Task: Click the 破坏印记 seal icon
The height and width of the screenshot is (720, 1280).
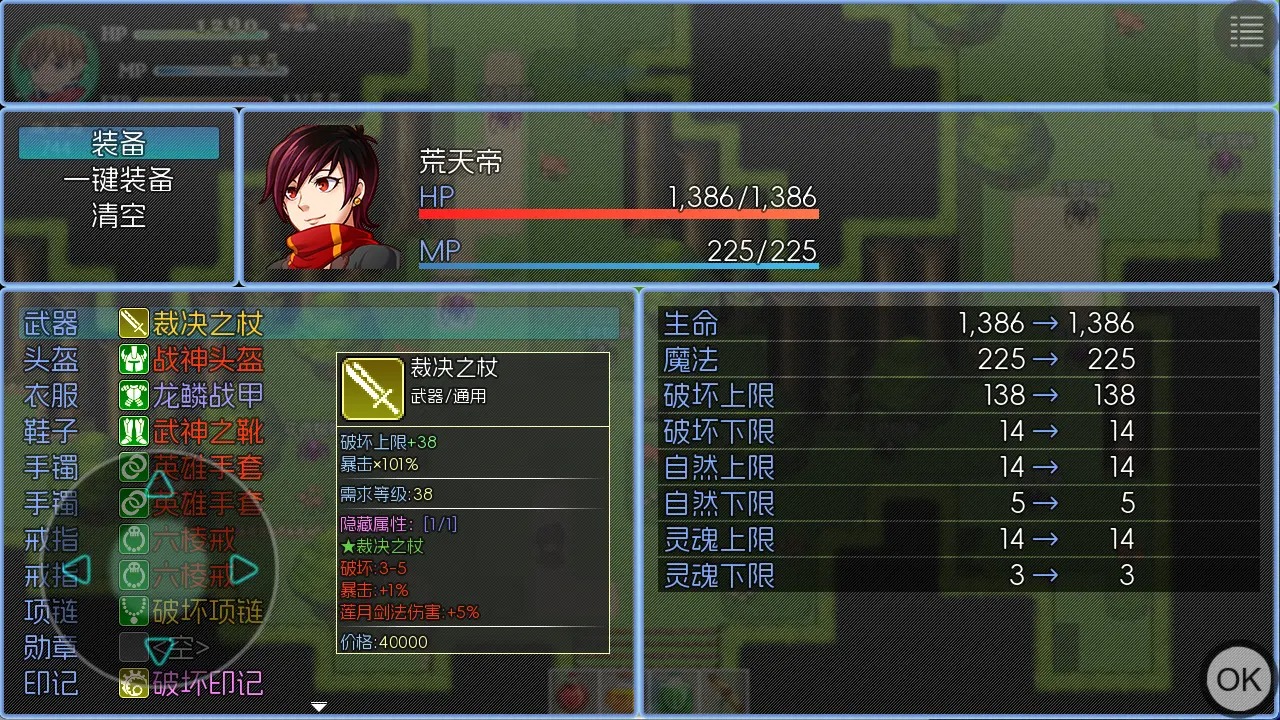Action: click(136, 682)
